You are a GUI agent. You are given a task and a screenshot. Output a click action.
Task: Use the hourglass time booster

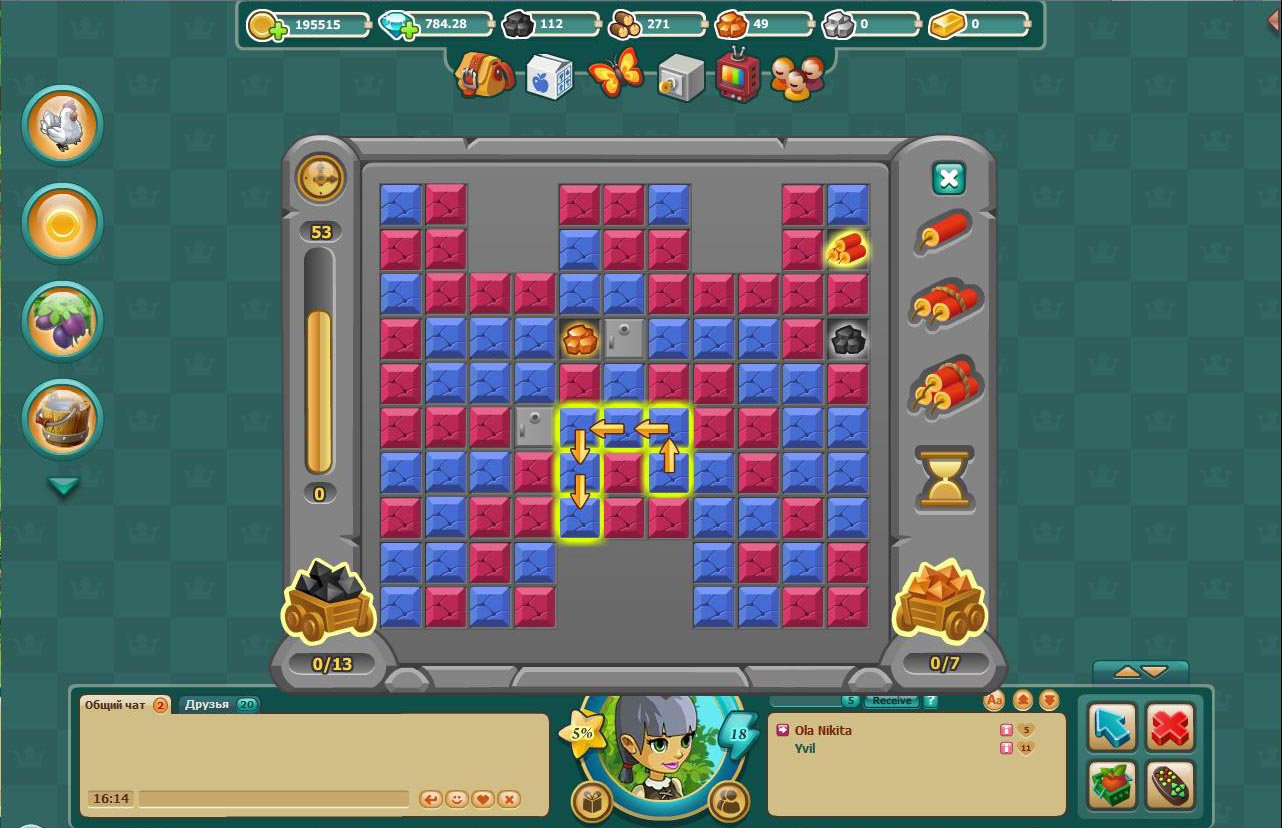pyautogui.click(x=944, y=478)
